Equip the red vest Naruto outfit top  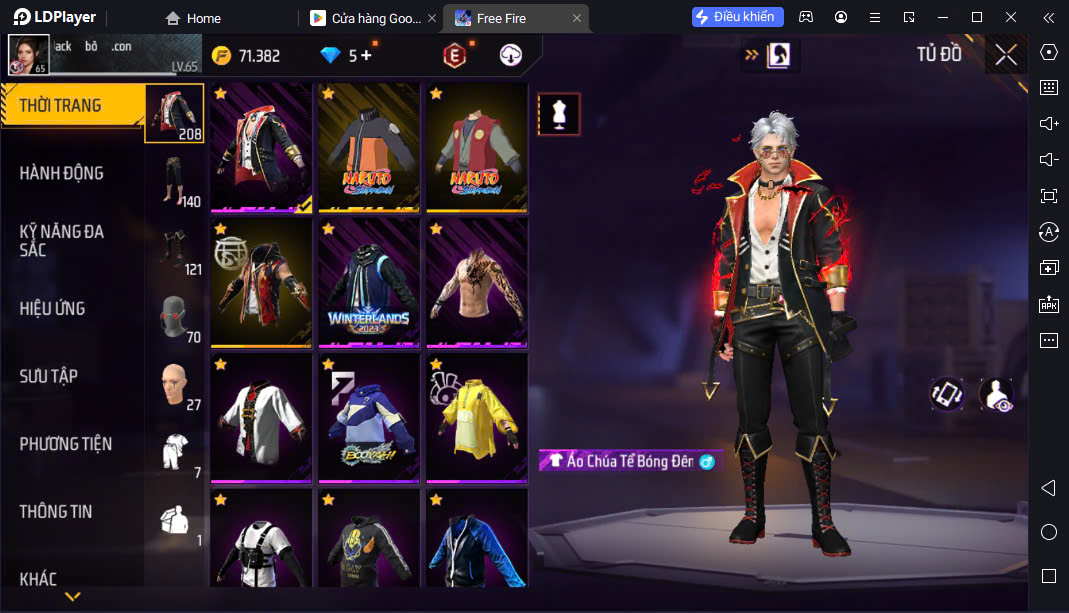(477, 146)
